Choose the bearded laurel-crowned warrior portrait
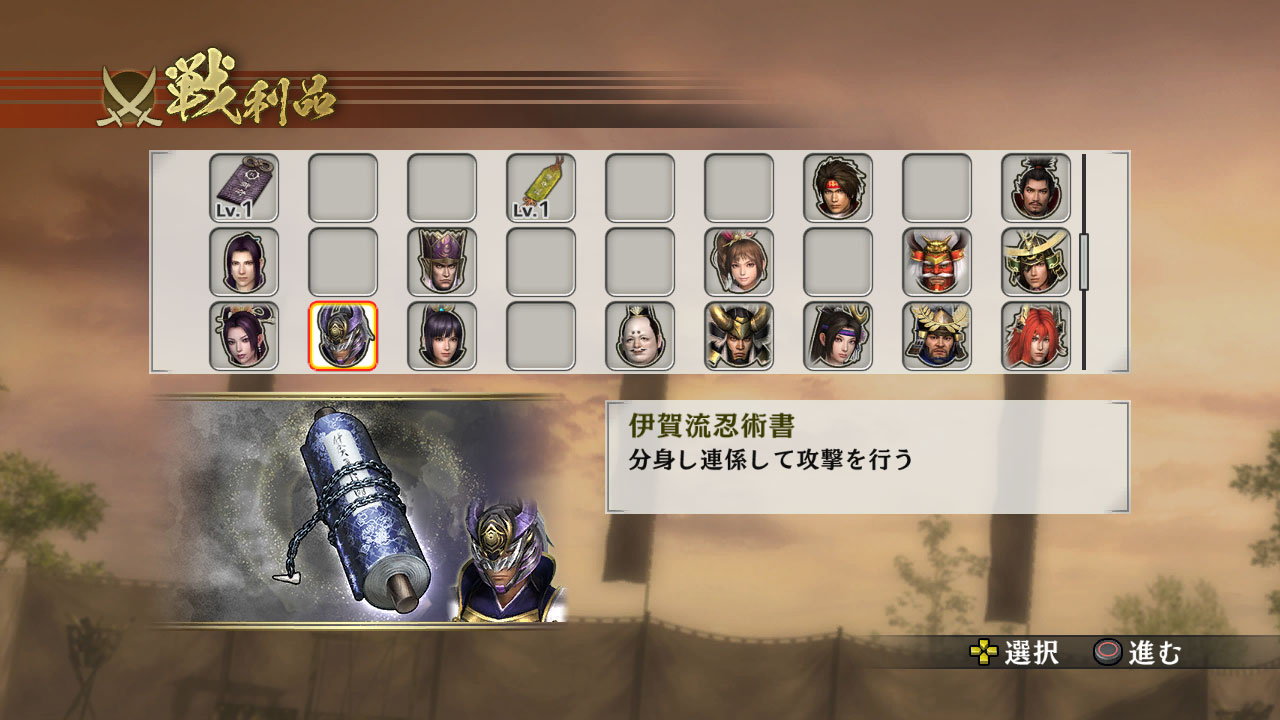The height and width of the screenshot is (720, 1280). [938, 338]
